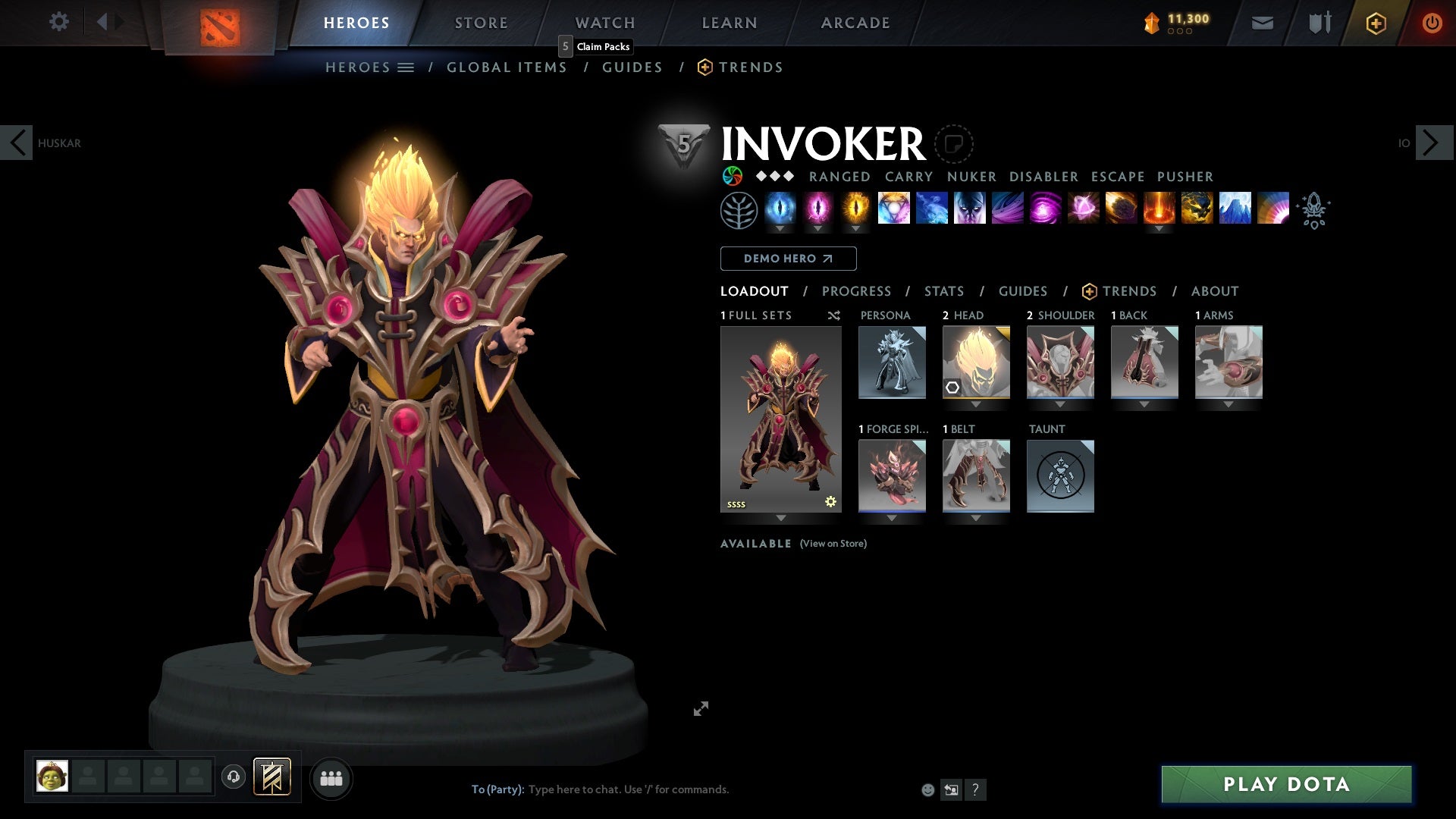This screenshot has width=1456, height=819.
Task: Toggle the hero guide note icon beside INVOKER
Action: (x=953, y=143)
